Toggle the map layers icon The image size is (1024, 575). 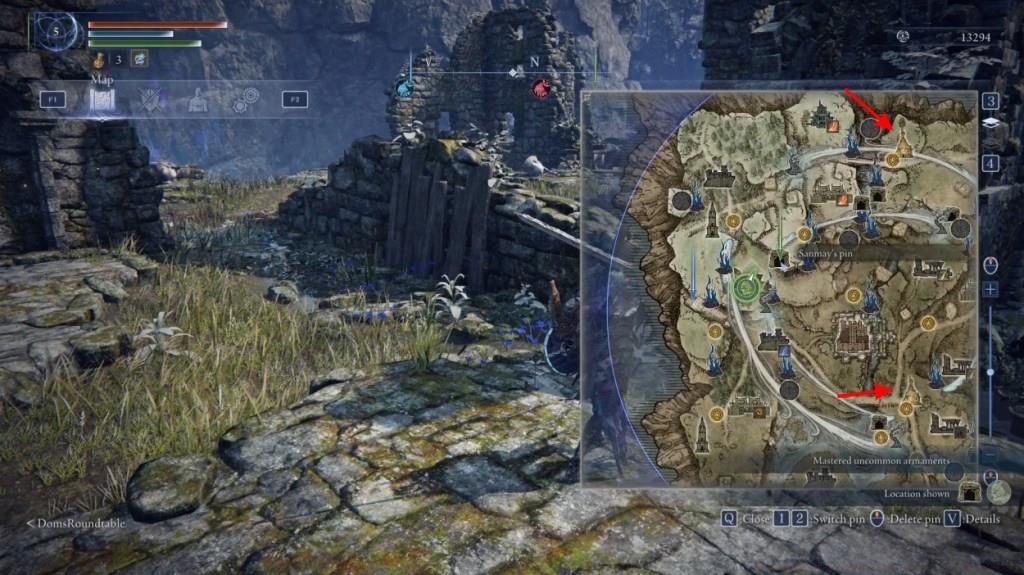click(x=989, y=123)
